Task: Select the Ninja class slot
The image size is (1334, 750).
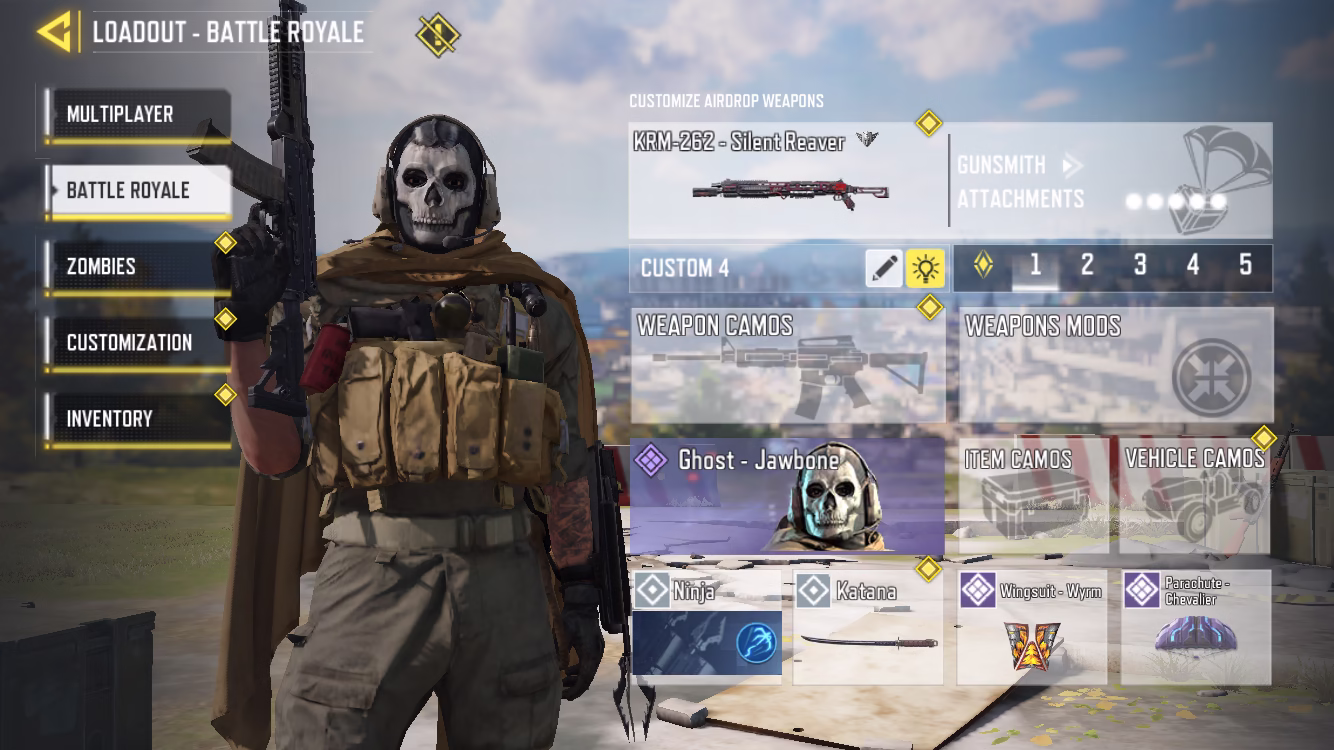Action: (707, 627)
